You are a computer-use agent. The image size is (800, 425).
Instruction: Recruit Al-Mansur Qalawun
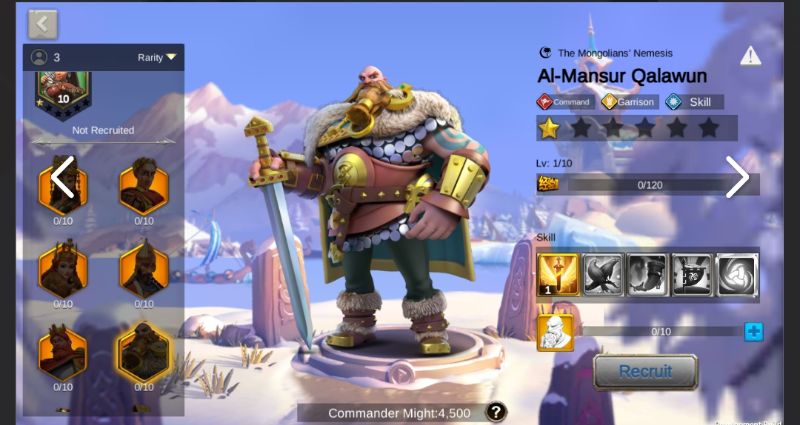tap(644, 372)
